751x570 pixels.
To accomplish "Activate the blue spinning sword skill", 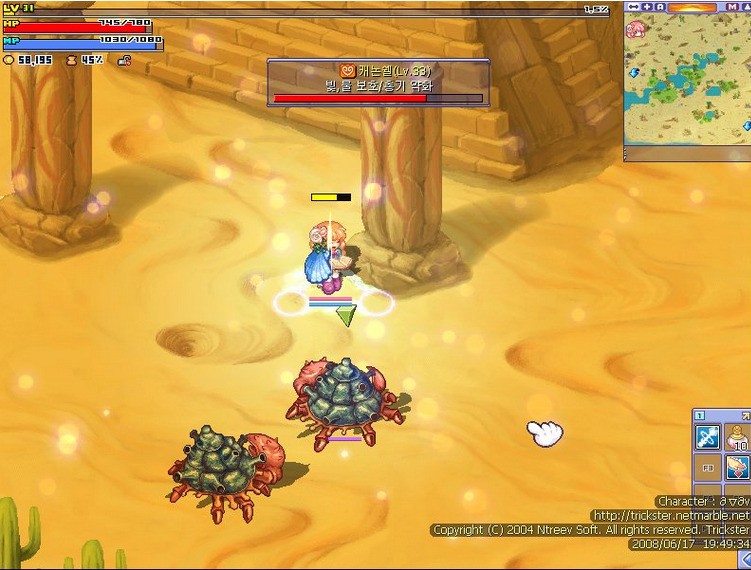I will click(707, 437).
